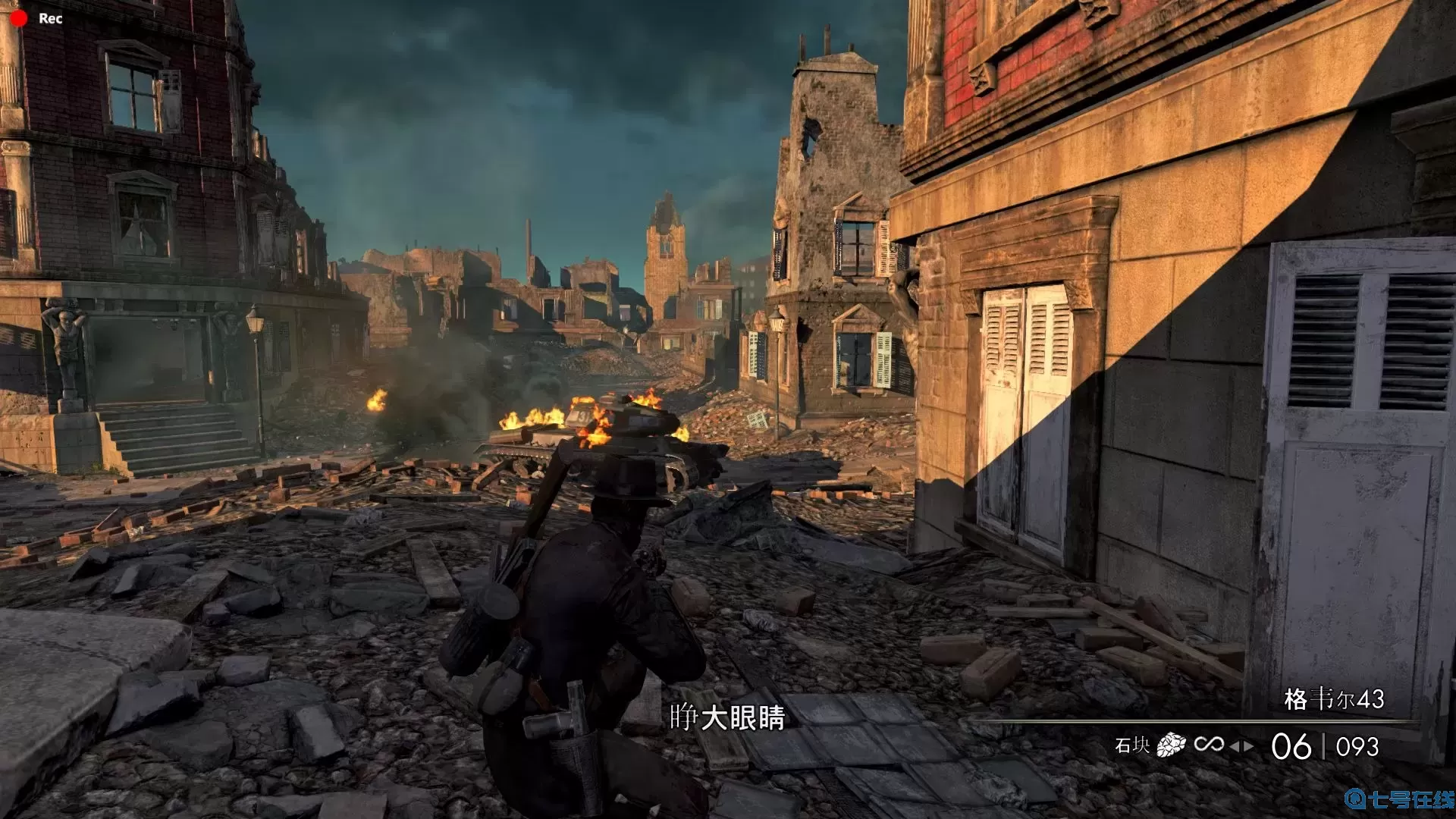Viewport: 1456px width, 819px height.
Task: Click the red Rec recording indicator
Action: pos(19,18)
